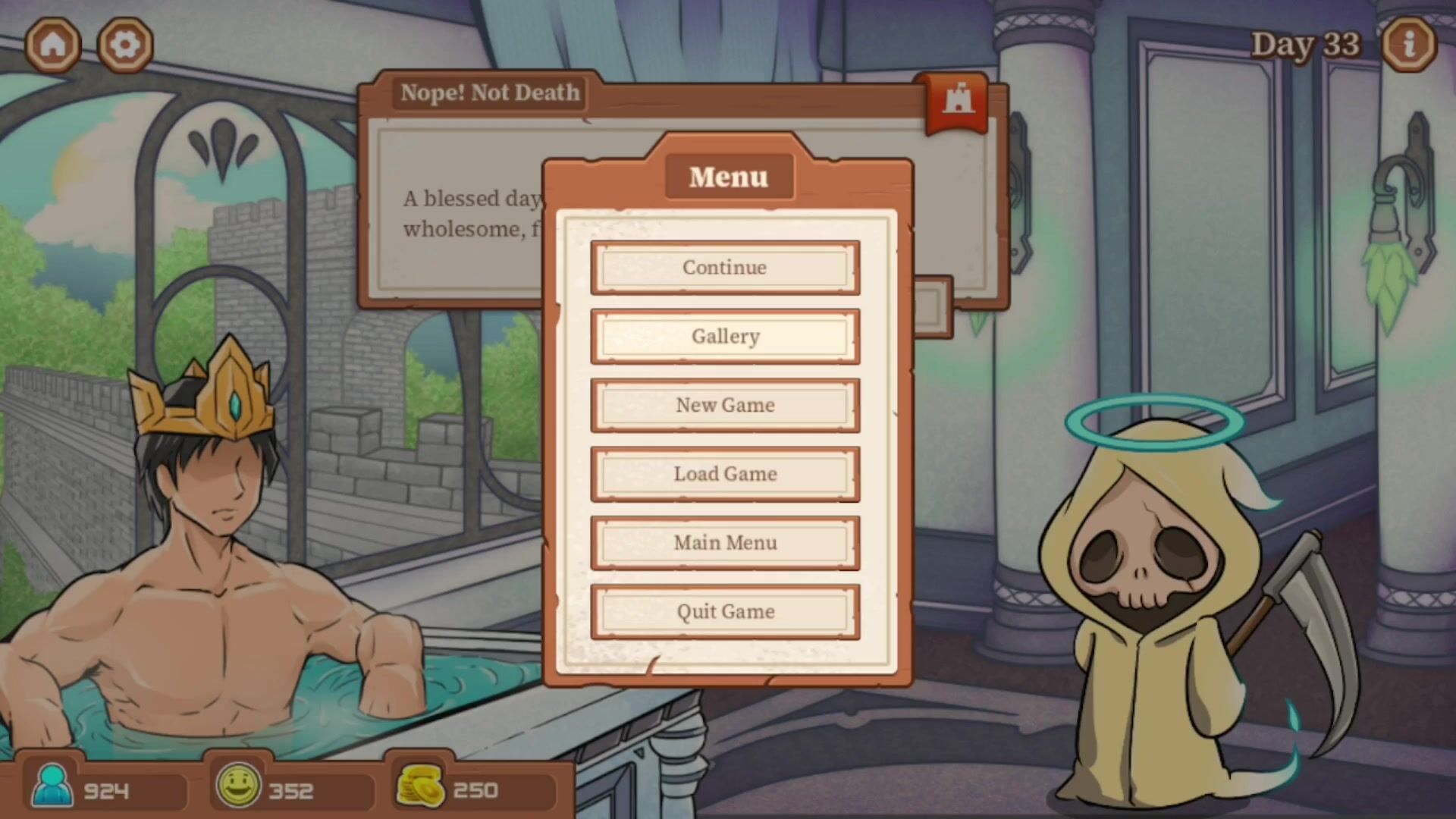Click Quit Game button
This screenshot has width=1456, height=819.
coord(725,611)
